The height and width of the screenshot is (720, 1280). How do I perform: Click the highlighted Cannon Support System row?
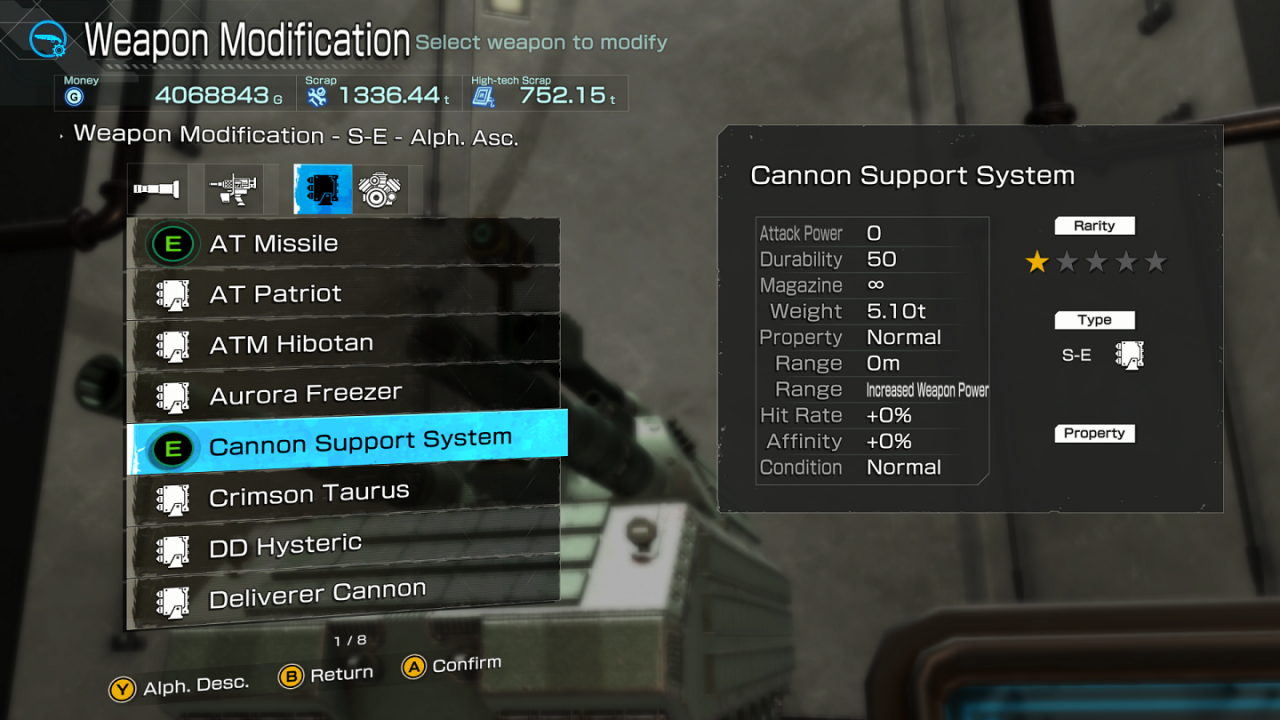coord(346,443)
